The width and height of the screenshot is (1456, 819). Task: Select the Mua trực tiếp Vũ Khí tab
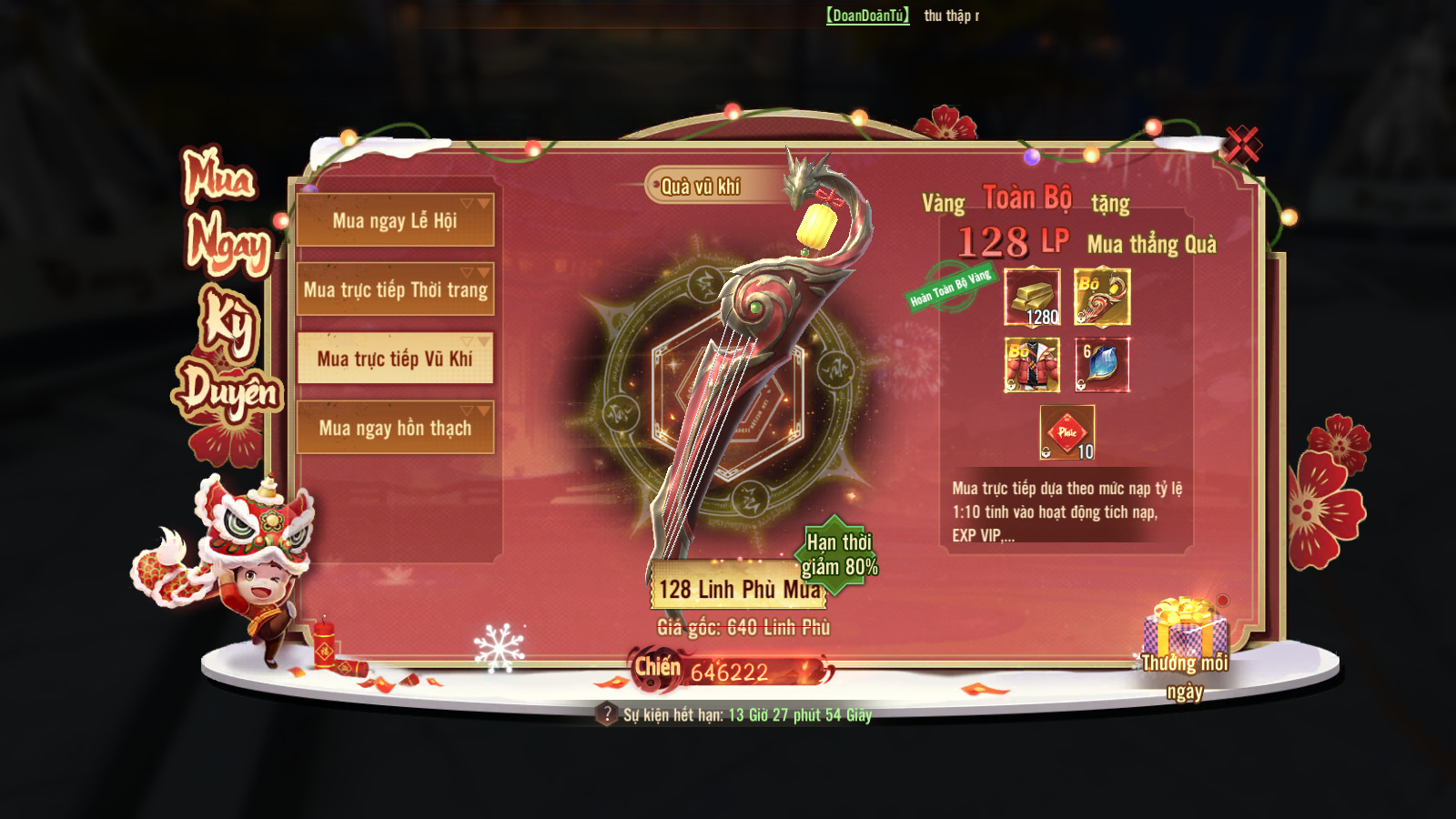[x=395, y=359]
